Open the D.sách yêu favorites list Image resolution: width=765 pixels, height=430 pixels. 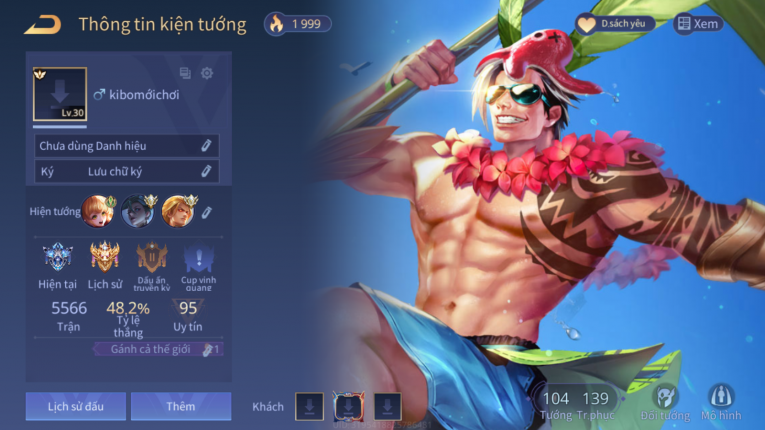coord(612,24)
